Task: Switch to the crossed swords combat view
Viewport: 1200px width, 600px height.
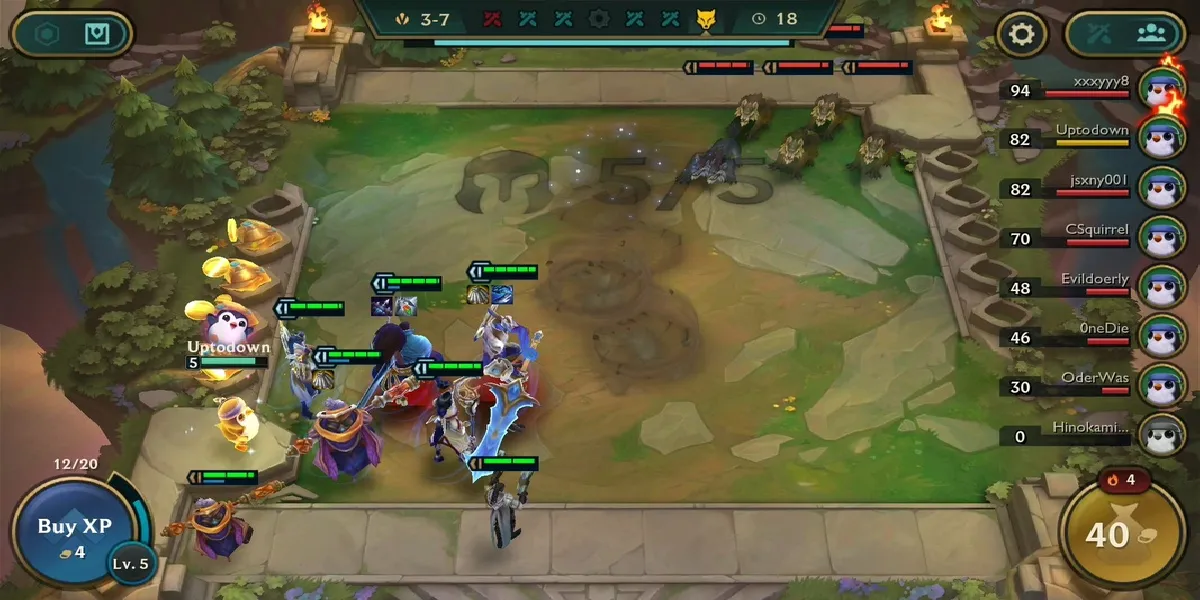Action: [x=1101, y=34]
